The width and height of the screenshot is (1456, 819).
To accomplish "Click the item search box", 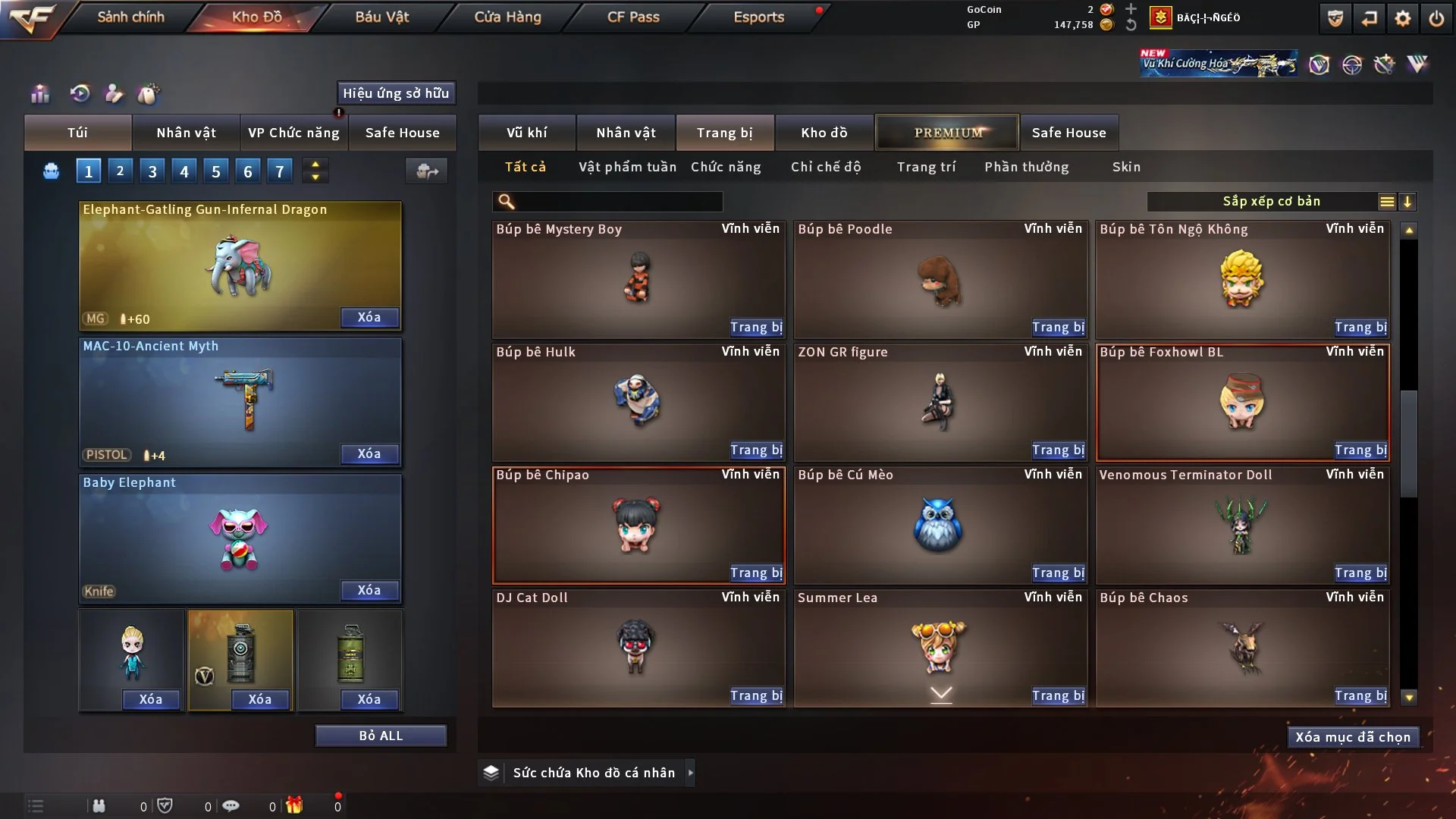I will click(x=618, y=202).
